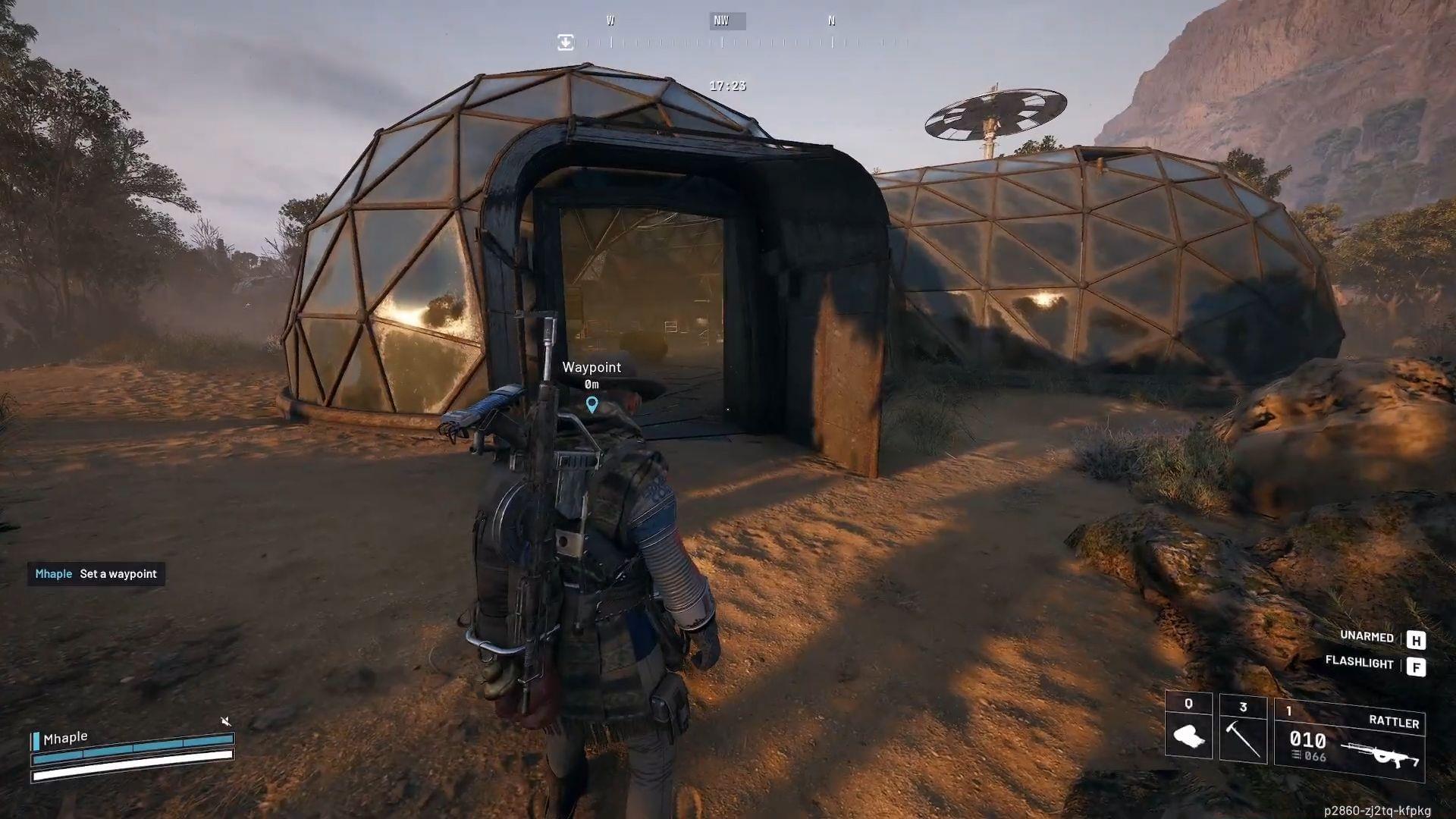1456x819 pixels.
Task: Select the pickaxe icon in the hotbar
Action: tap(1244, 739)
